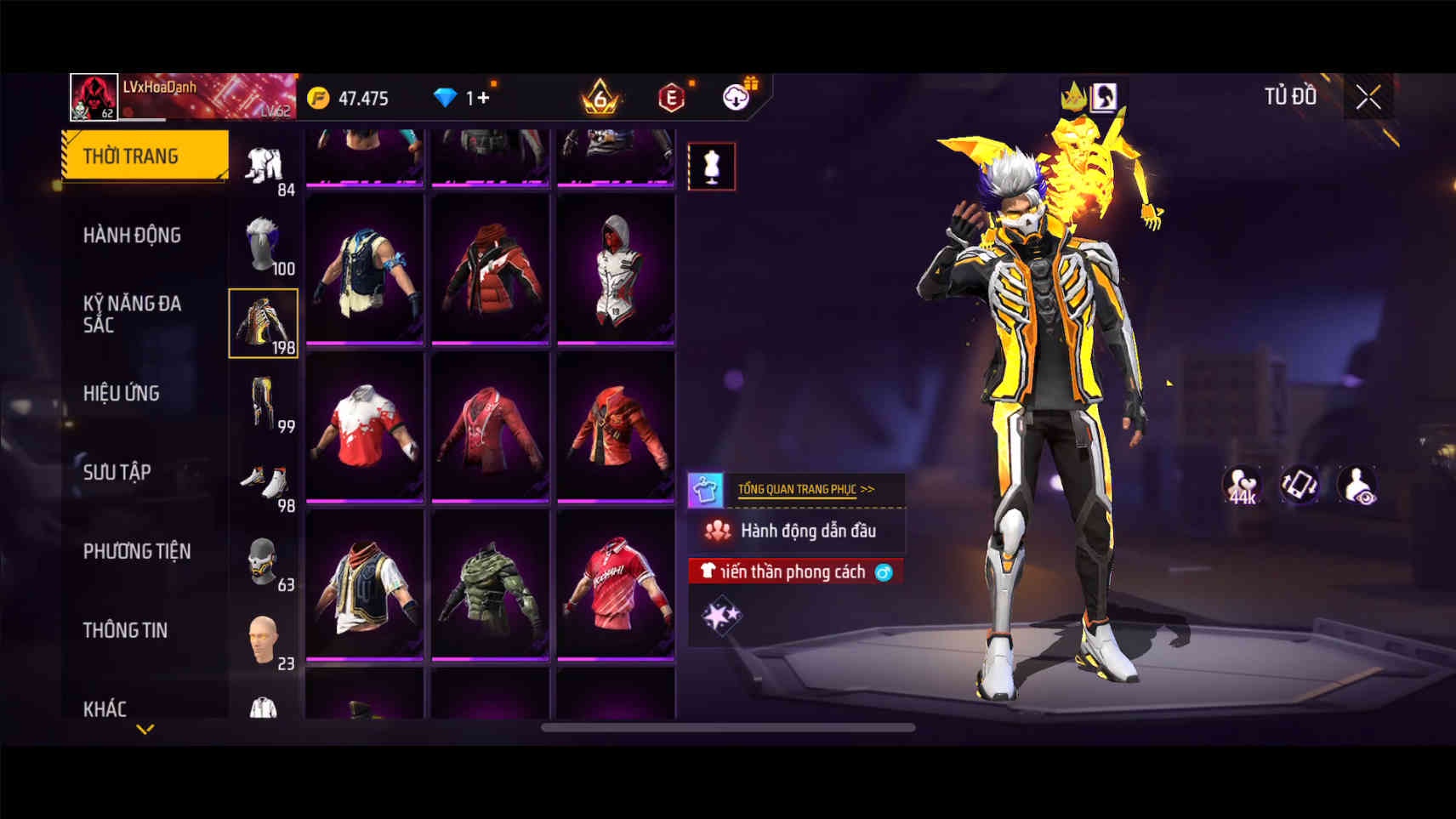Equip the red puffer jacket
Screen dimensions: 1456x819
pyautogui.click(x=490, y=269)
